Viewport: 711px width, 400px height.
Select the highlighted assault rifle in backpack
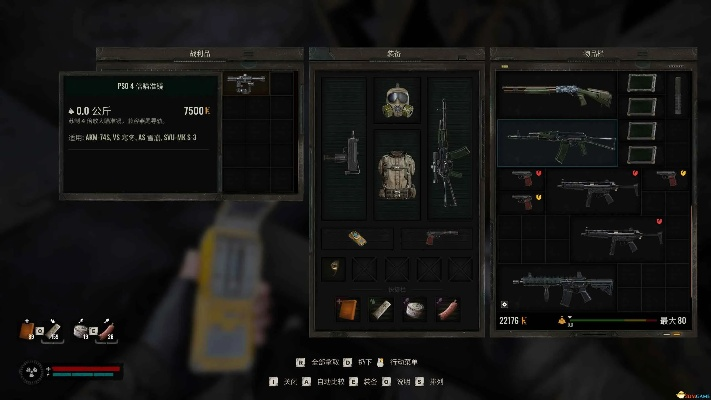click(555, 142)
